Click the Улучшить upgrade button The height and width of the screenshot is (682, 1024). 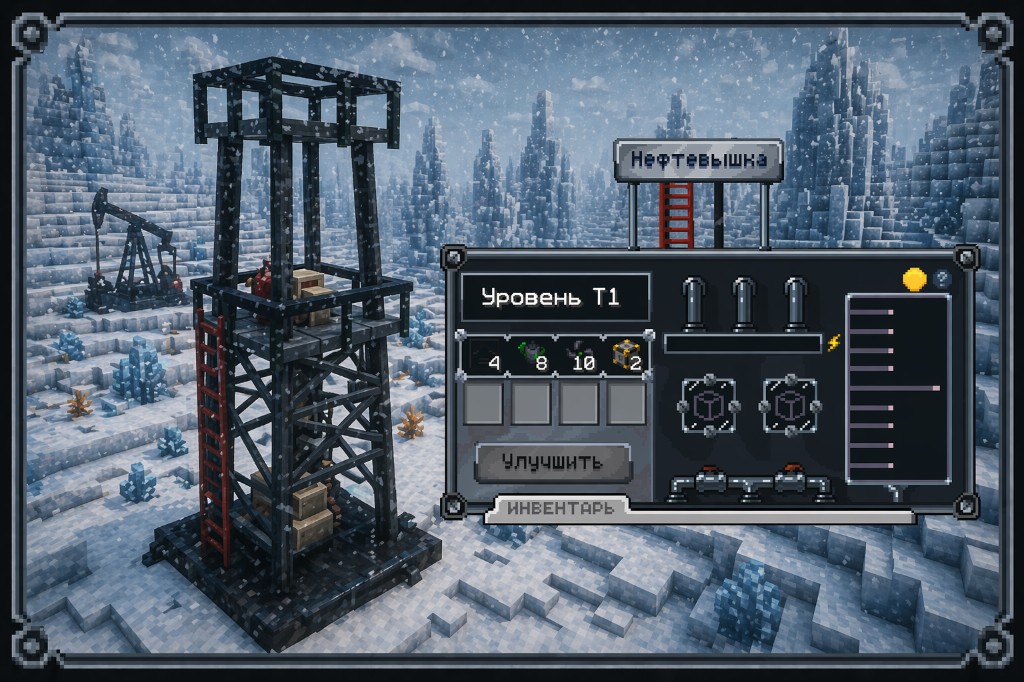tap(552, 462)
